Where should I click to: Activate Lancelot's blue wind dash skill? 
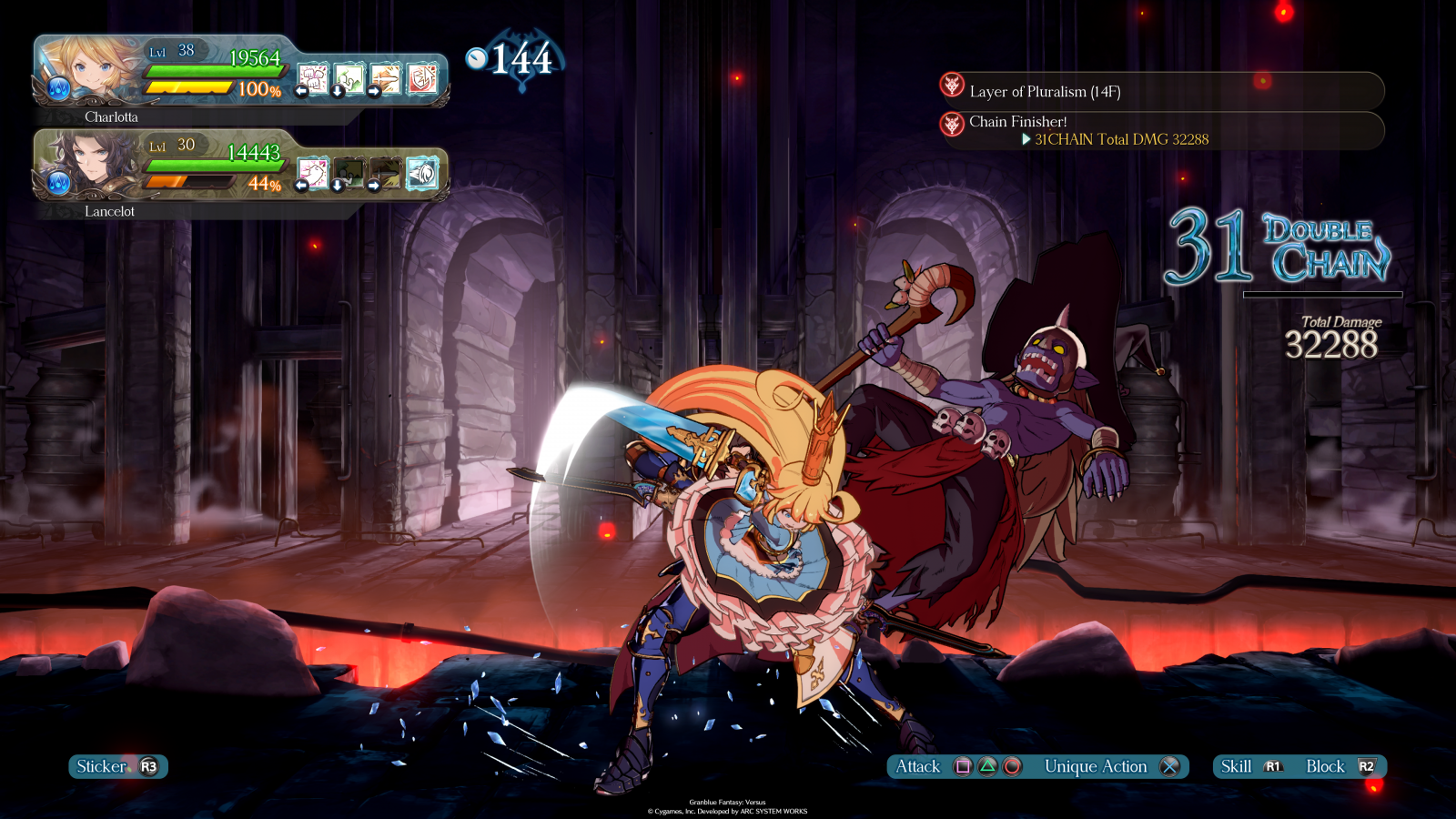pyautogui.click(x=422, y=173)
